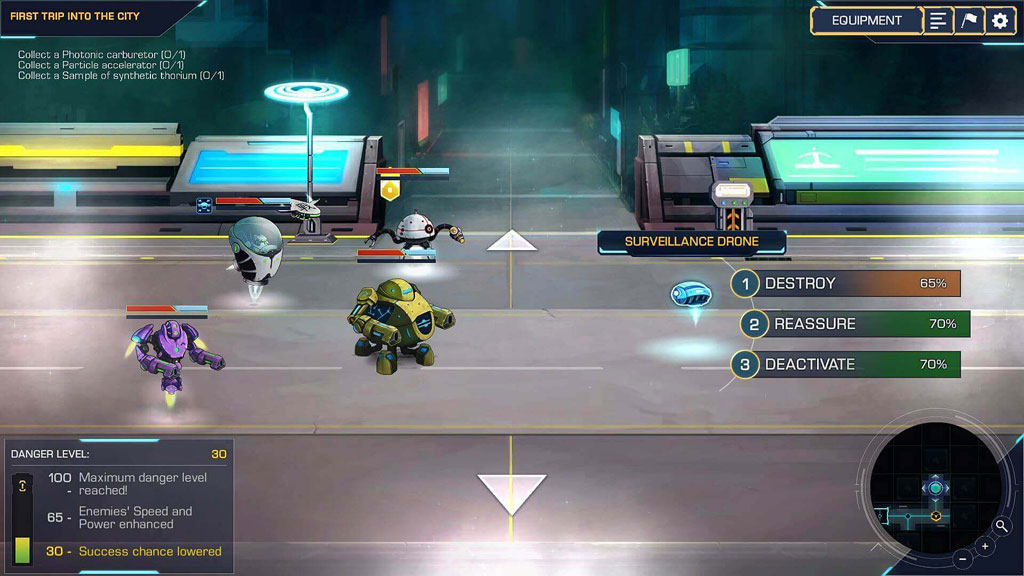Zoom in the minimap with plus button
Screen dimensions: 1024x576
(x=985, y=546)
